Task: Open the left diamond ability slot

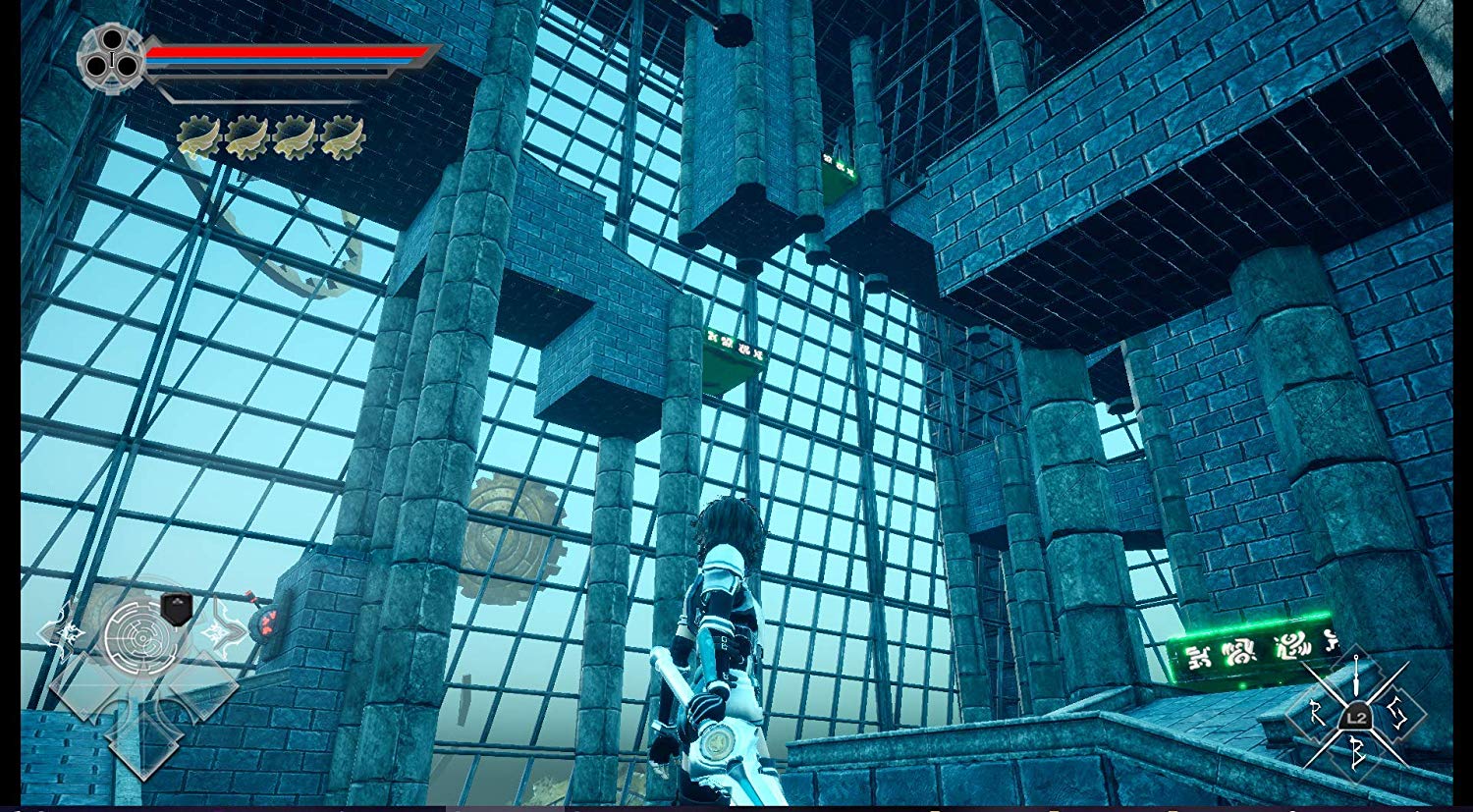Action: [85, 687]
